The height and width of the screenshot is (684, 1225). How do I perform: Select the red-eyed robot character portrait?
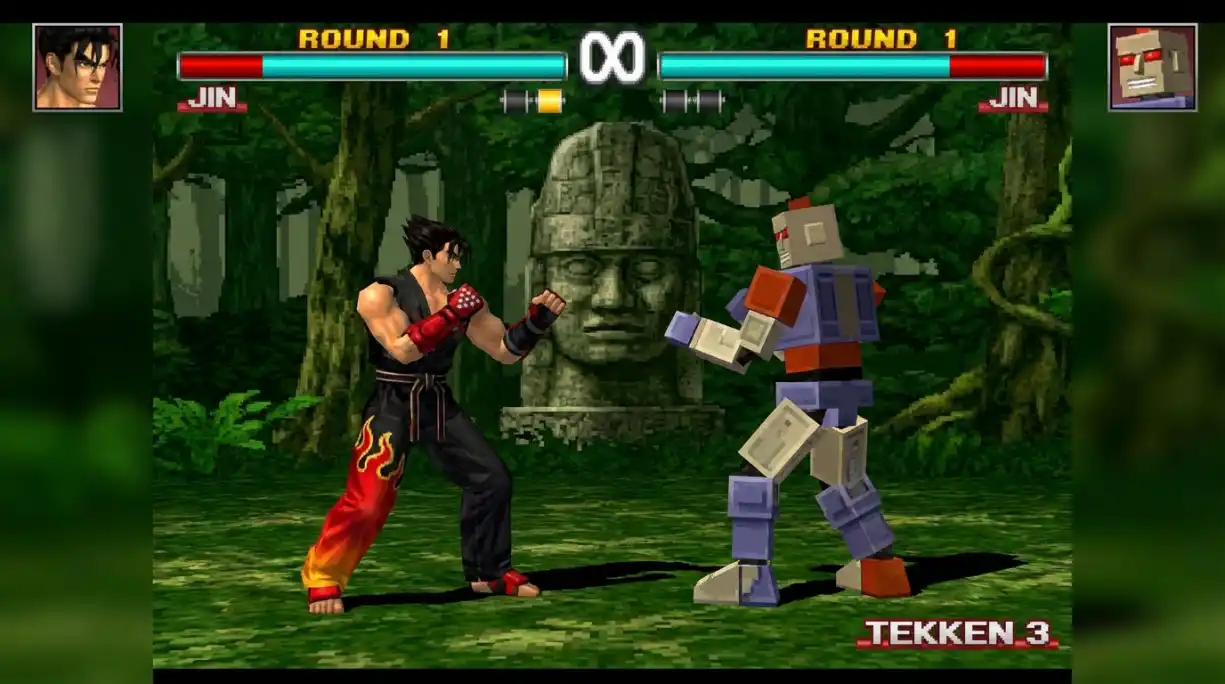[x=1152, y=67]
